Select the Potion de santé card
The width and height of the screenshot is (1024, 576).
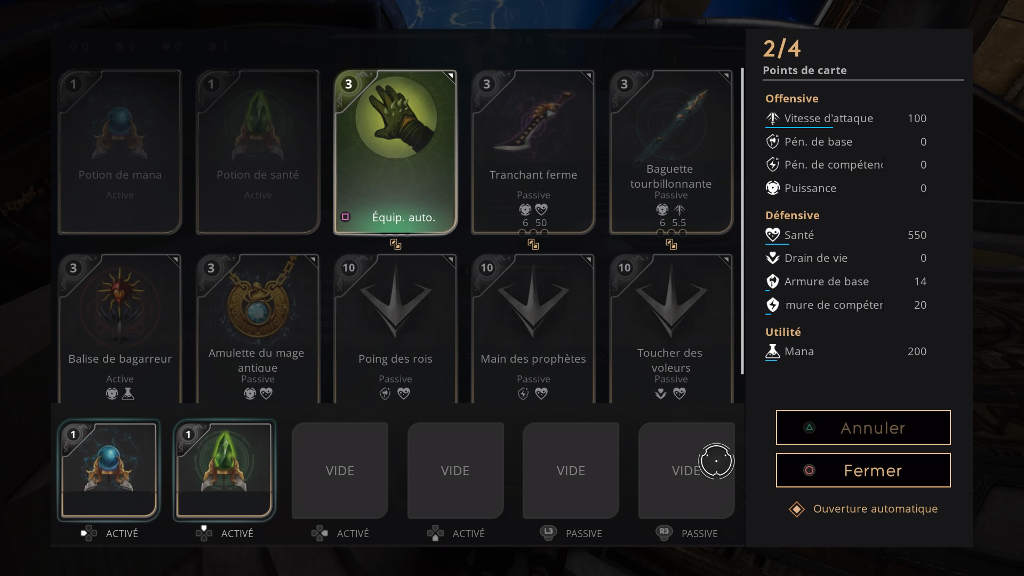click(258, 150)
